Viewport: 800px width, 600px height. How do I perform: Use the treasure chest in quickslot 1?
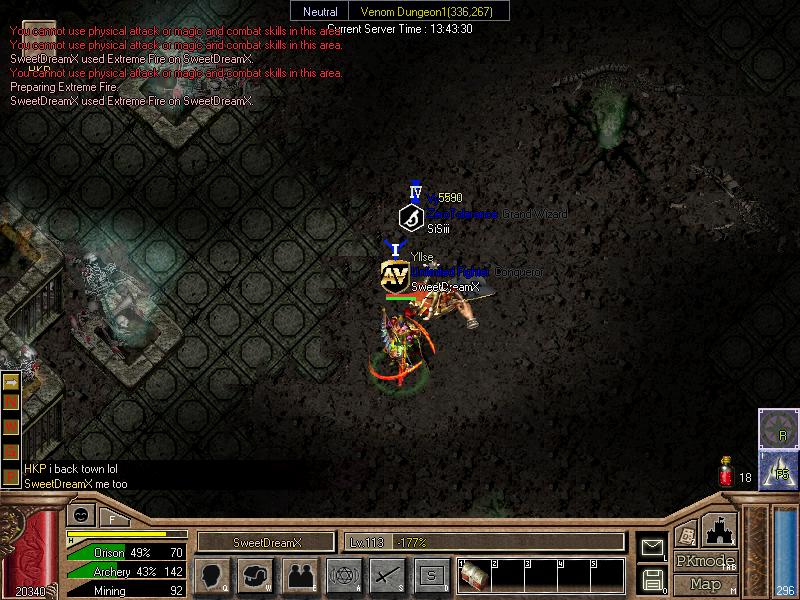click(474, 576)
